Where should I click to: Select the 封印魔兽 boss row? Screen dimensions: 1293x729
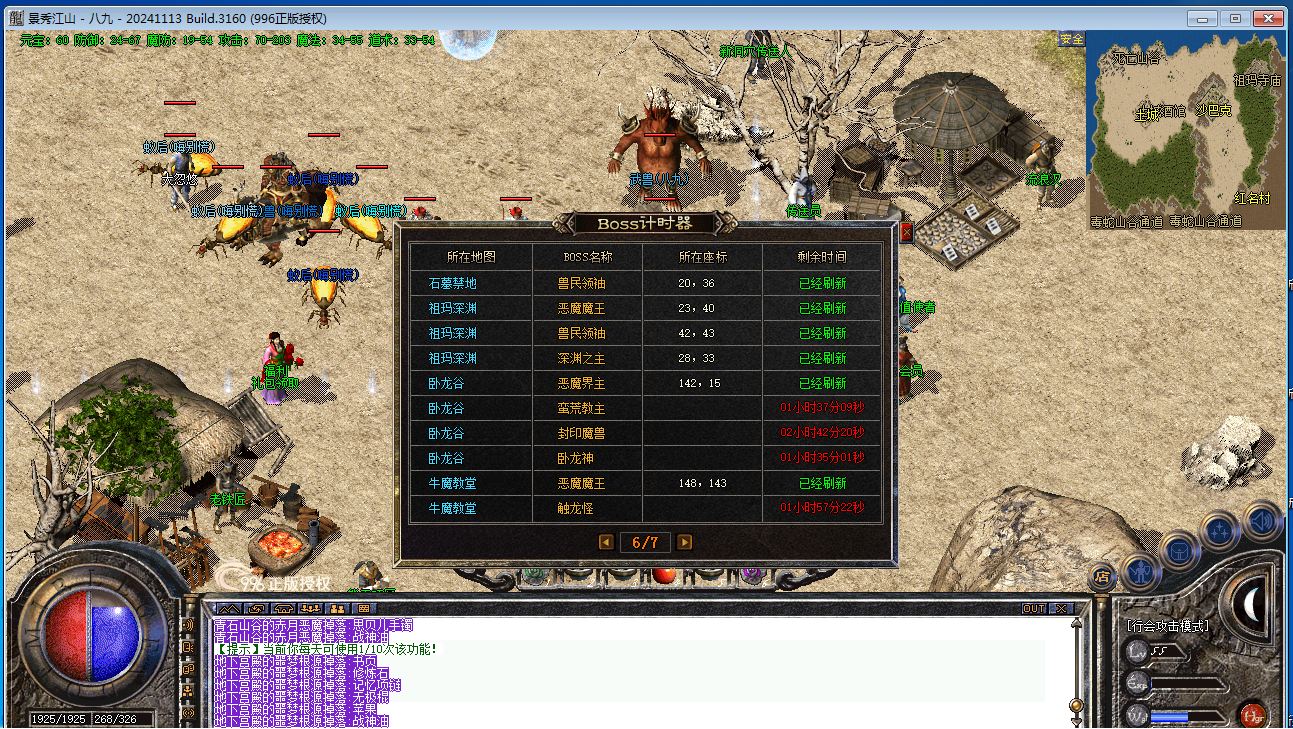tap(645, 433)
